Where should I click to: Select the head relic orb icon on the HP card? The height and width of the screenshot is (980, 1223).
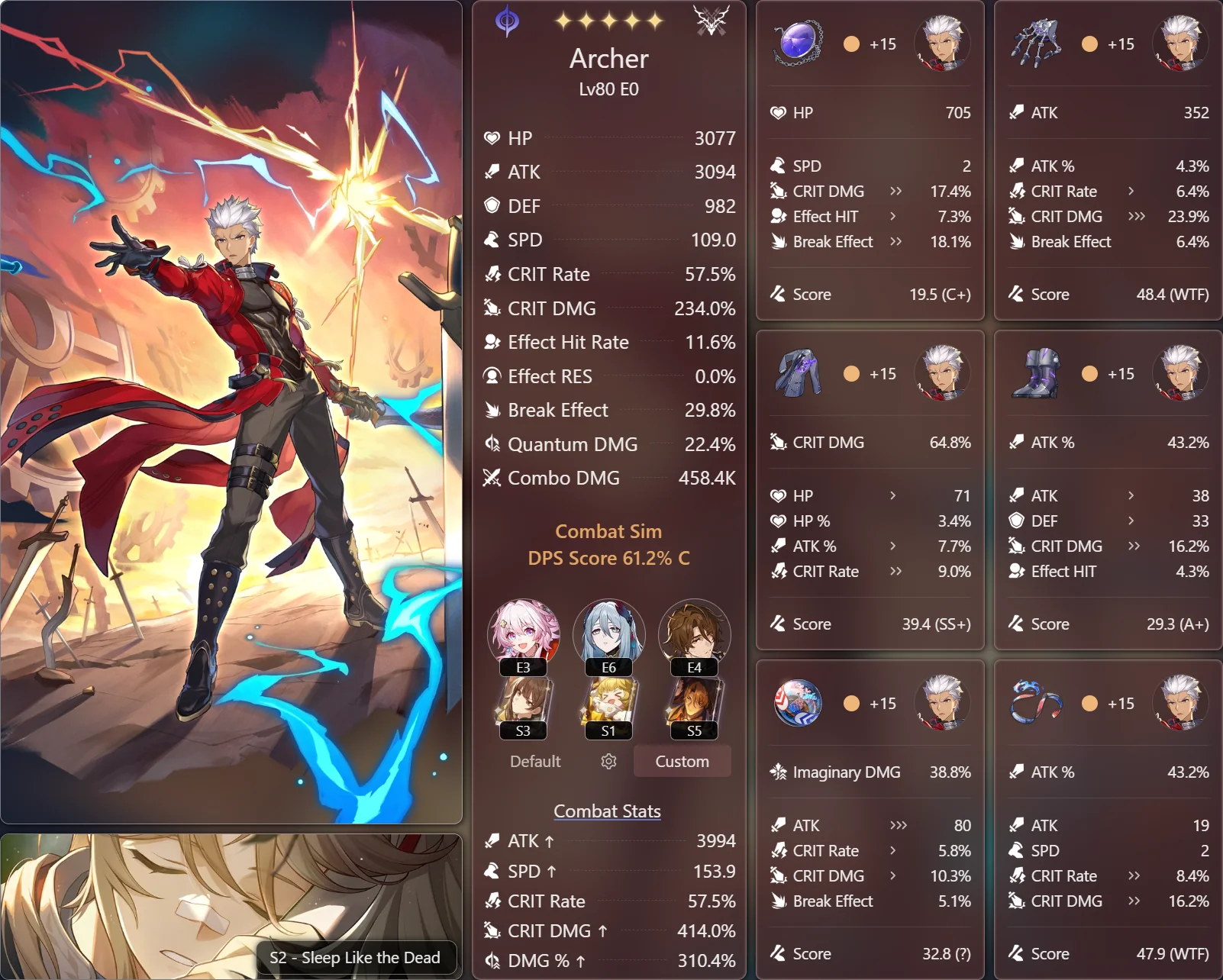[797, 44]
